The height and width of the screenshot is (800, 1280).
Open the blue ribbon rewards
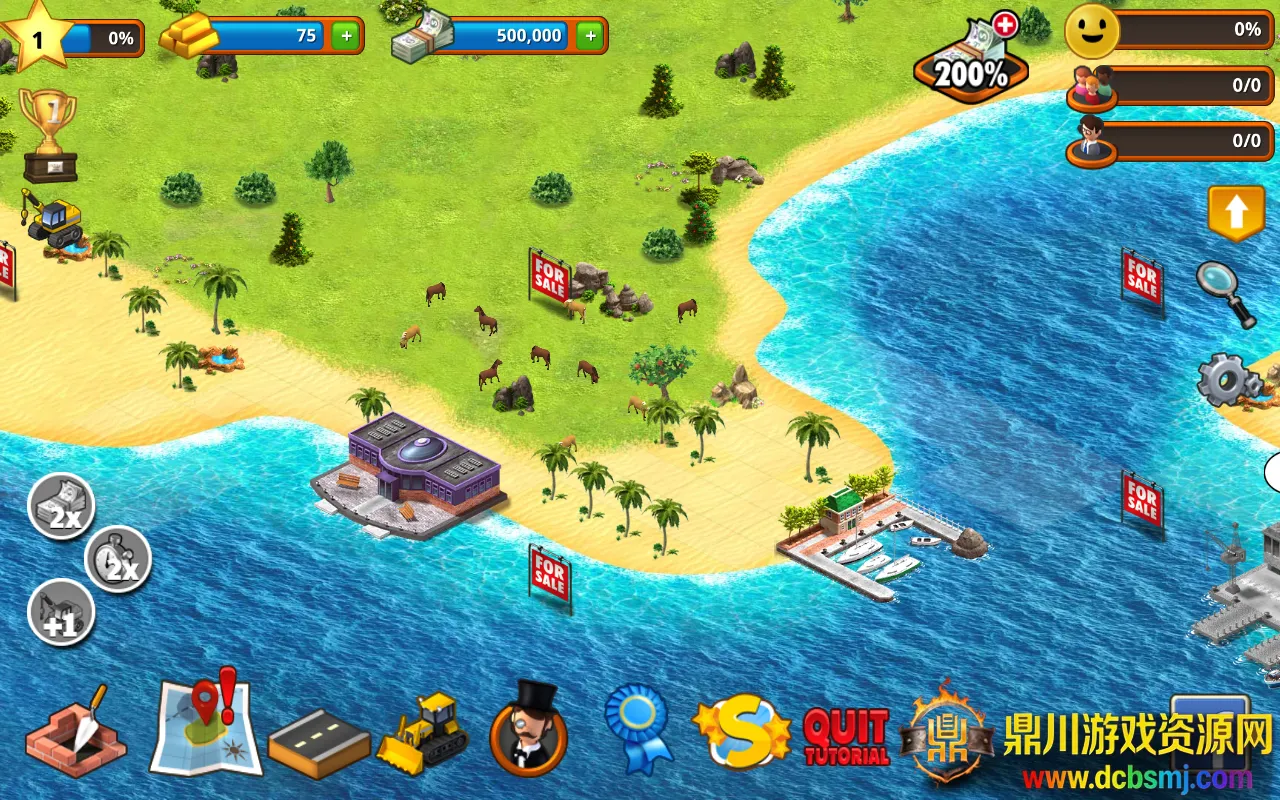point(639,728)
